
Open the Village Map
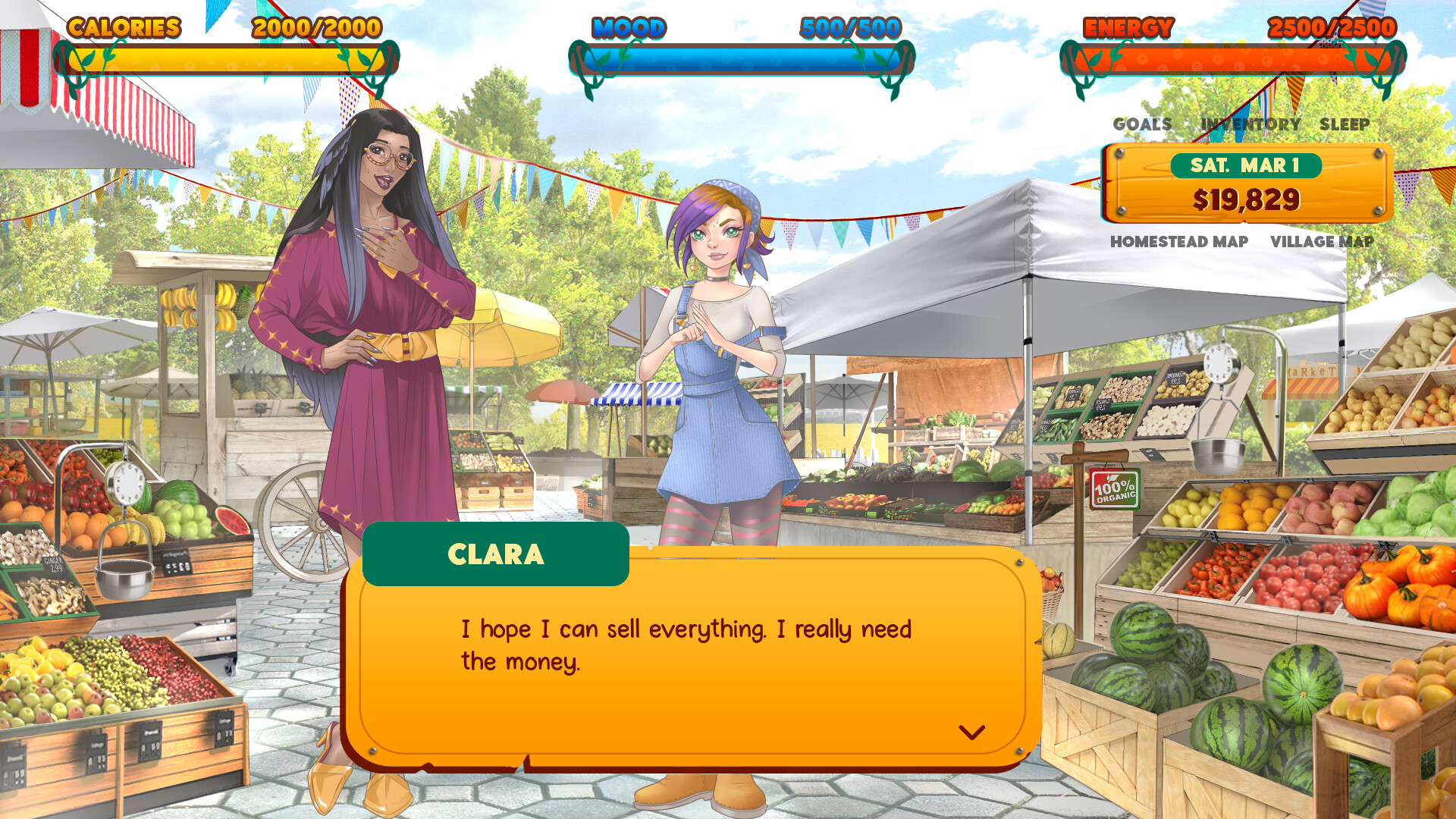tap(1321, 242)
